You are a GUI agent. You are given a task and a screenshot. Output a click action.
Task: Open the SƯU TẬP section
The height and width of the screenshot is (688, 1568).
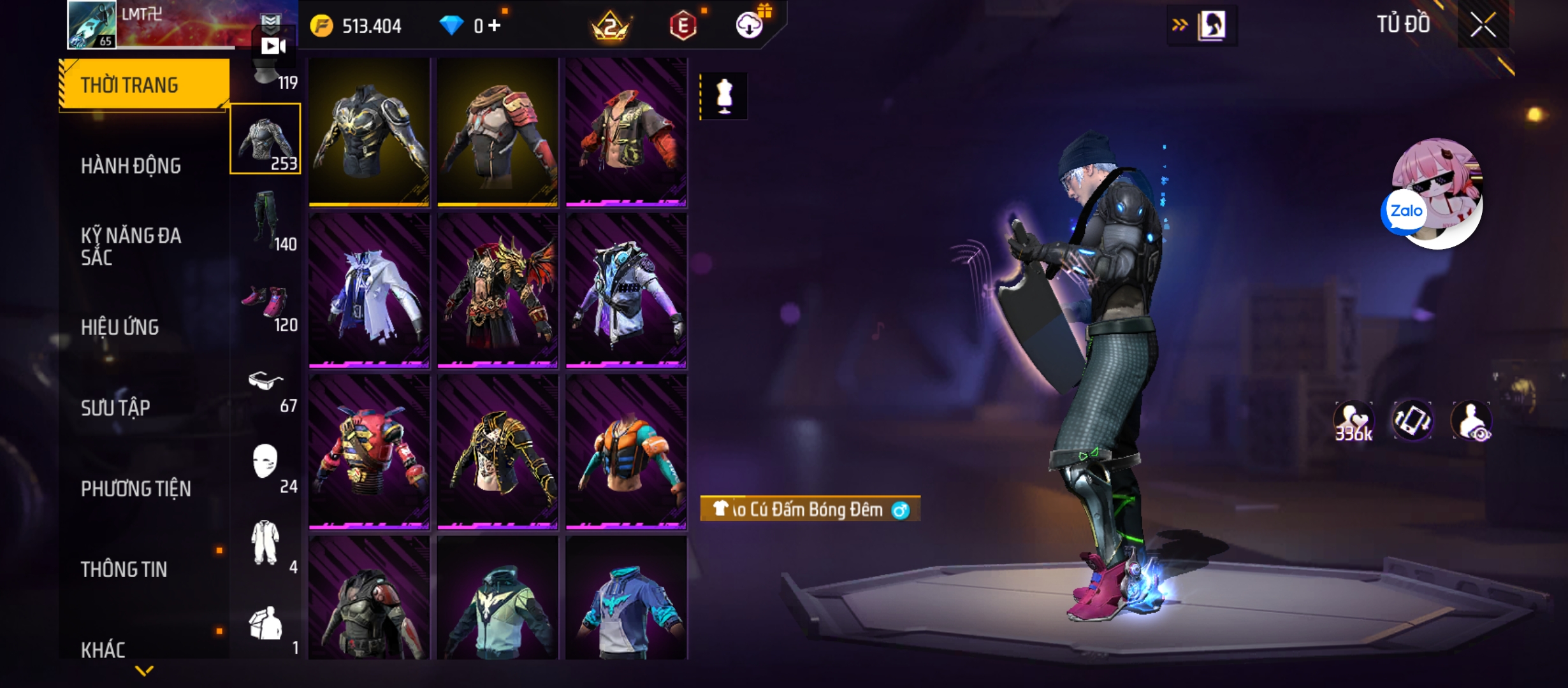click(115, 408)
